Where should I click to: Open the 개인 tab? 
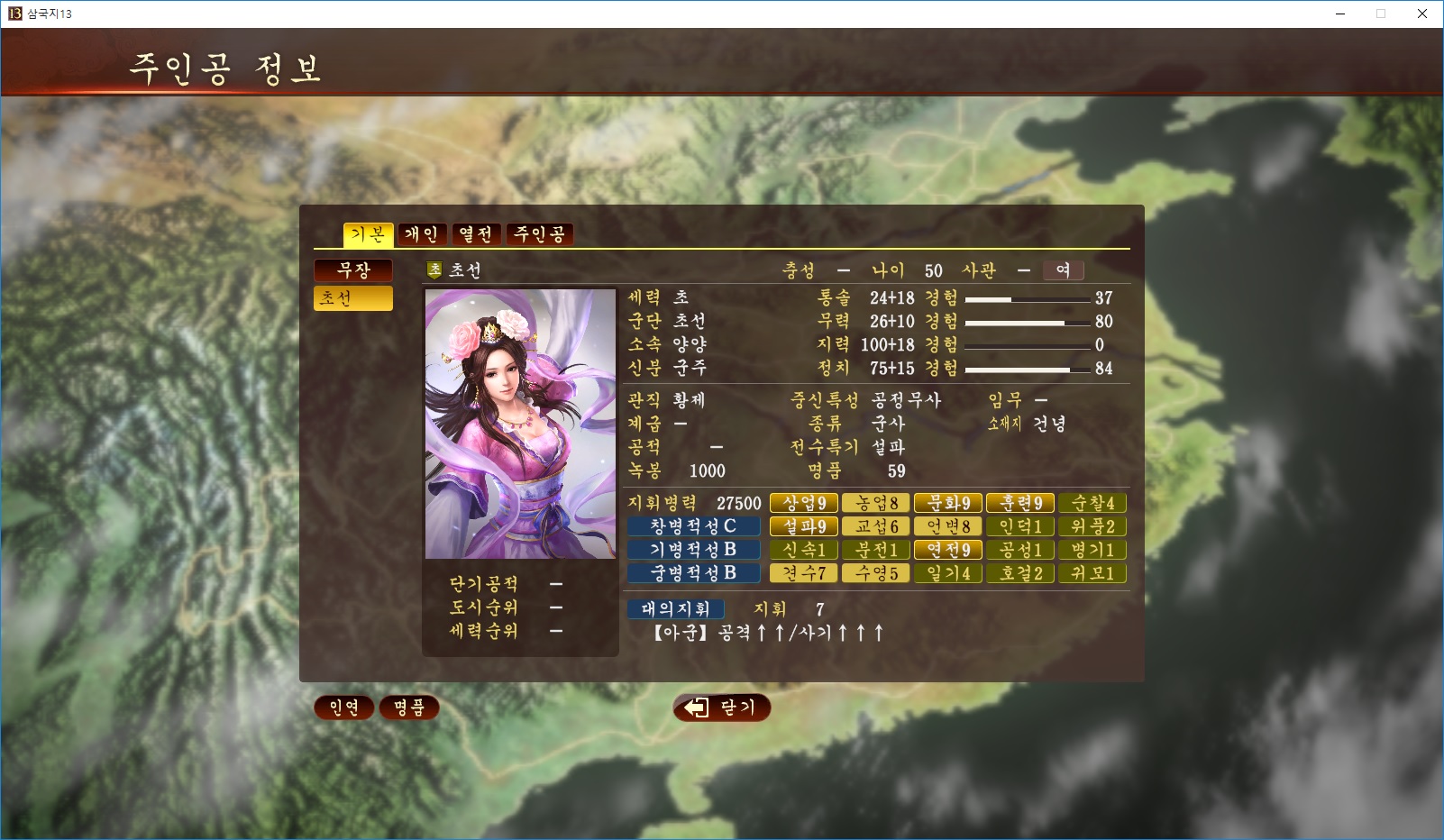click(422, 234)
